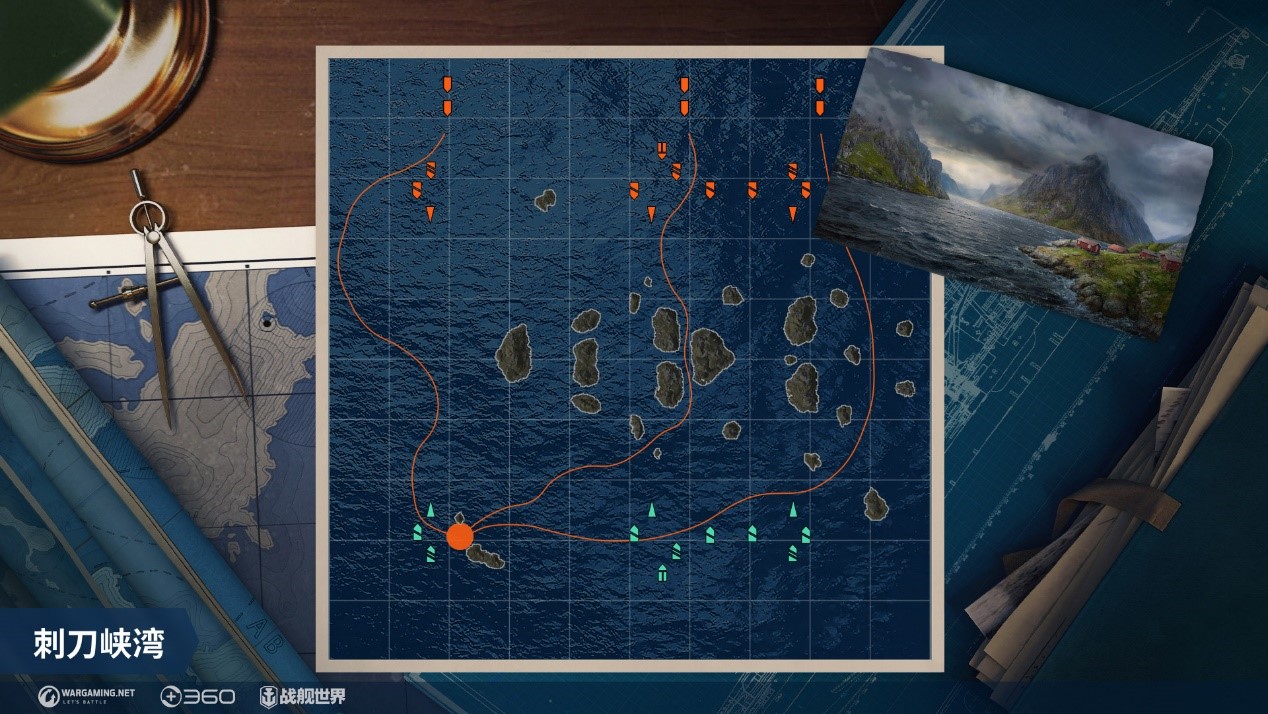
Task: Click the 战舰世界 logo
Action: click(x=303, y=696)
